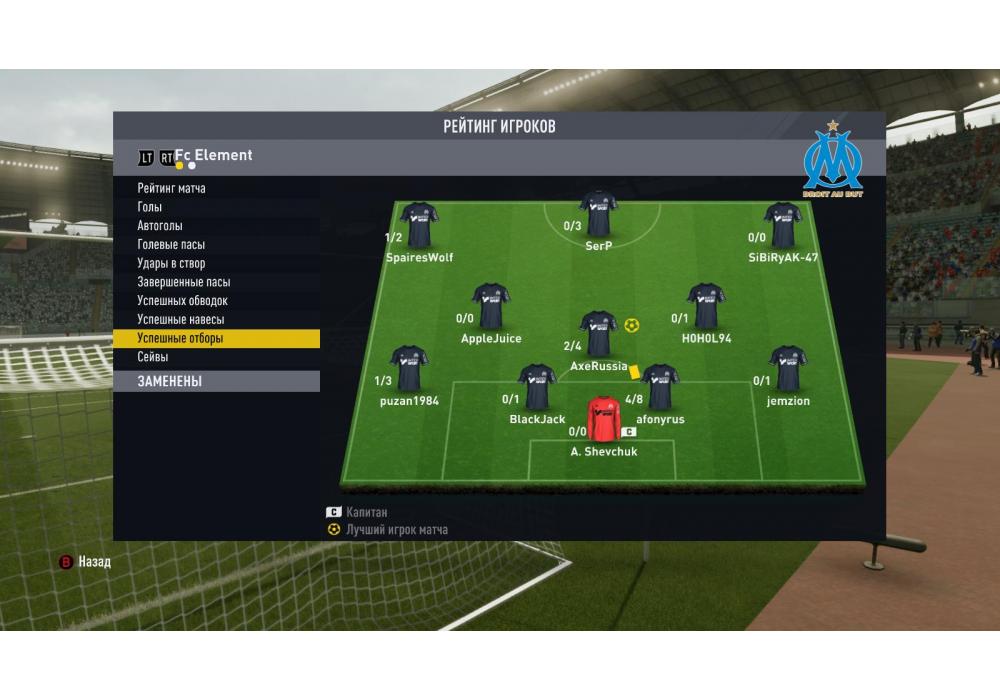Choose defender afonyrus on the pitch

click(660, 388)
